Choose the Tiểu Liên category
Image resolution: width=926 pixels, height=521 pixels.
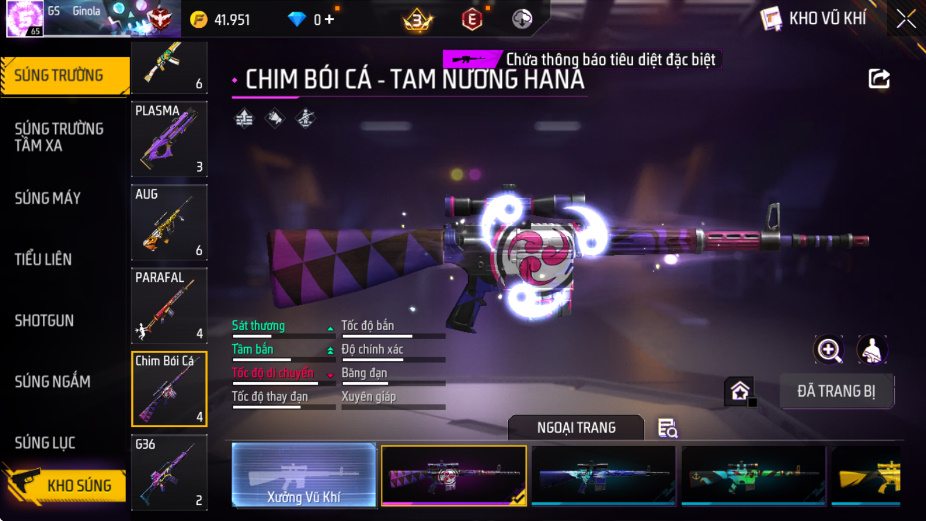tap(43, 259)
